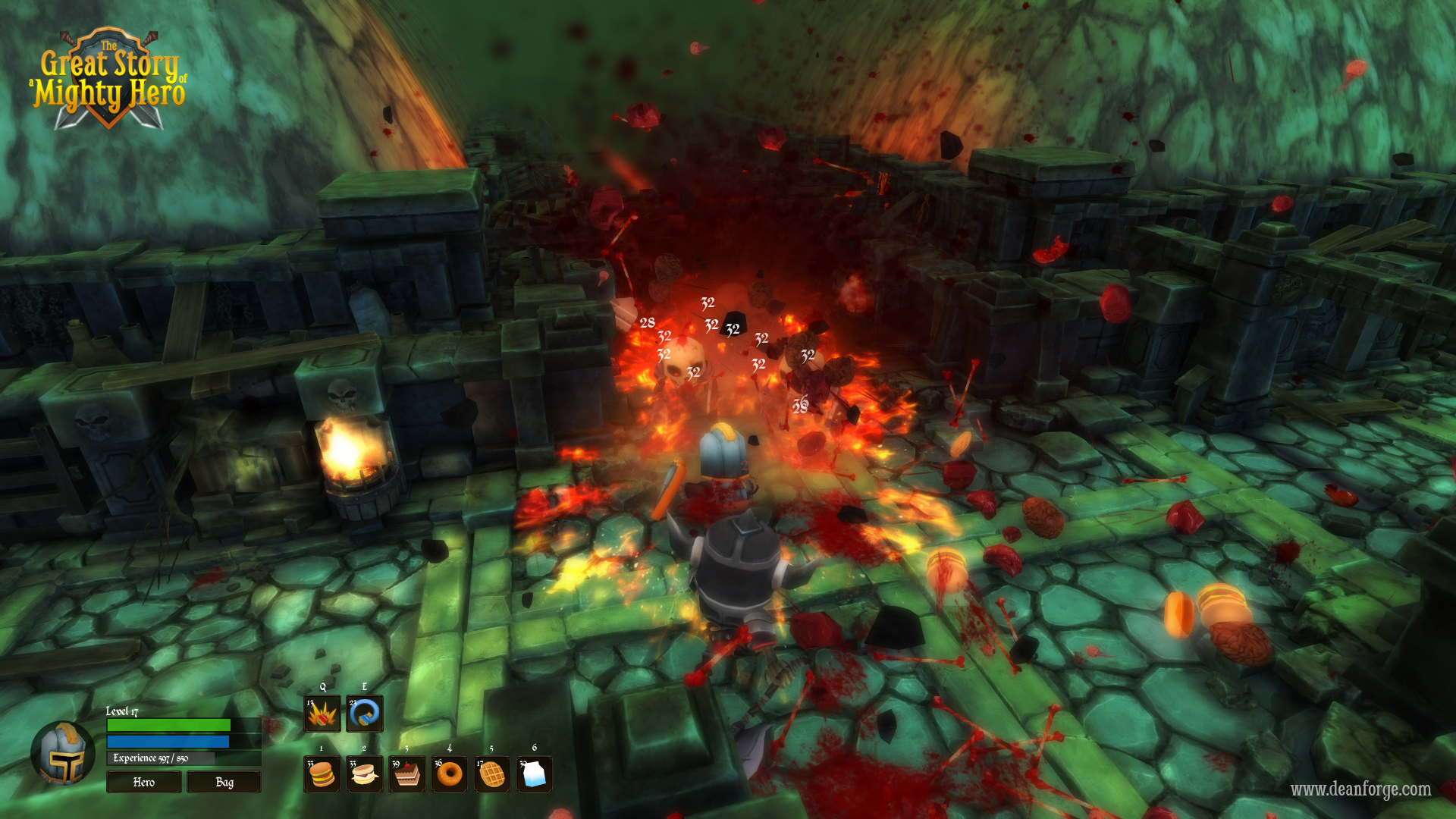Image resolution: width=1456 pixels, height=819 pixels.
Task: Use the blue whirlwind spin ability
Action: (365, 714)
